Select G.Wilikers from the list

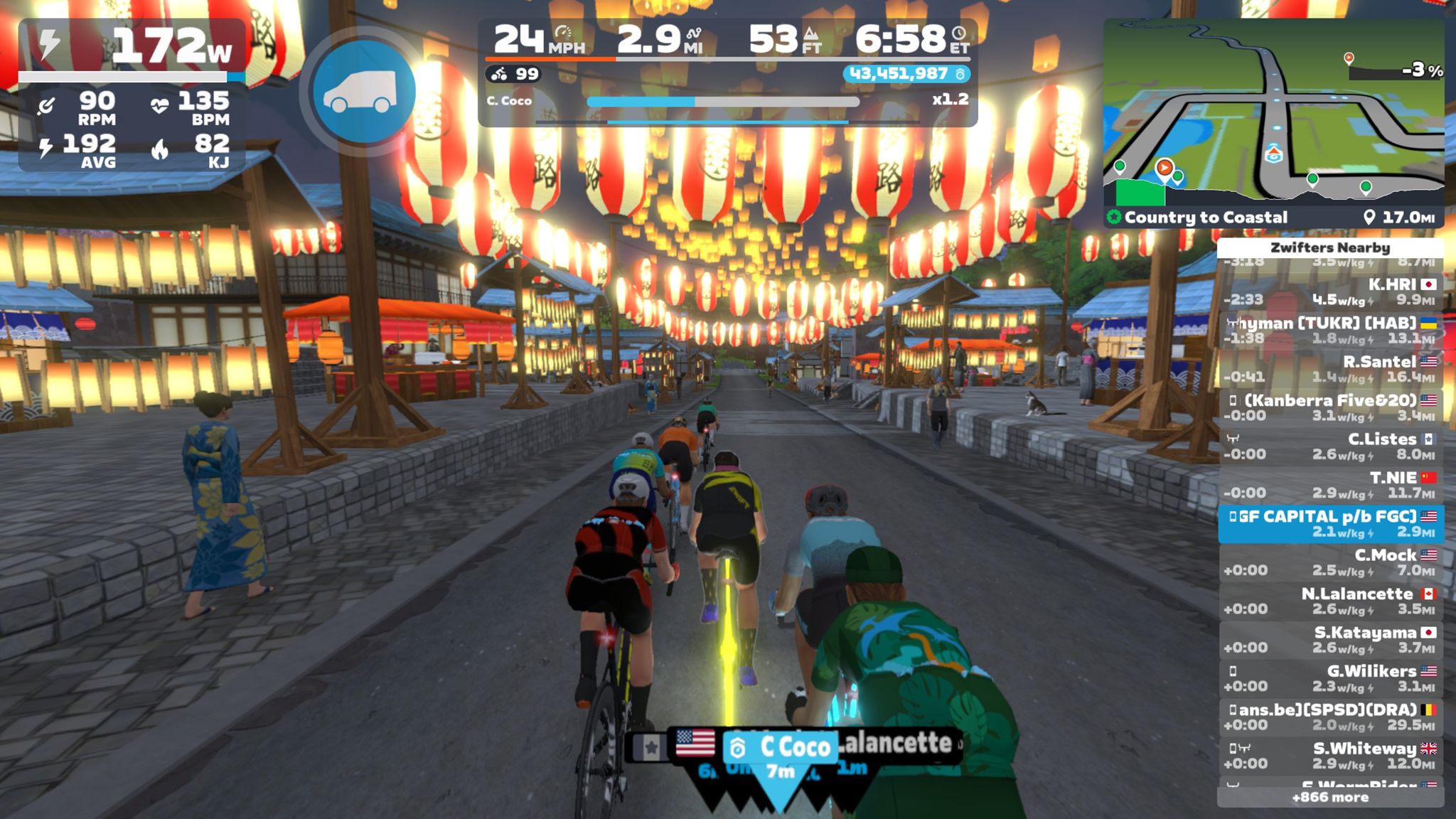tap(1330, 678)
